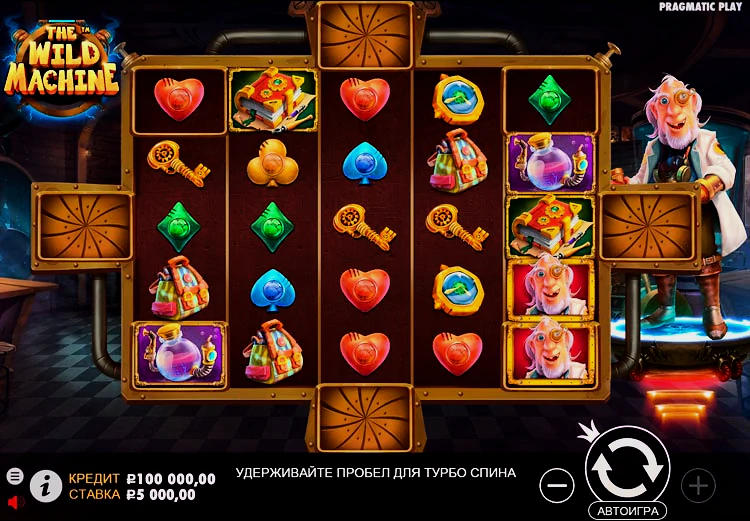Decrease the bet with the minus button
Viewport: 750px width, 521px height.
pos(556,486)
